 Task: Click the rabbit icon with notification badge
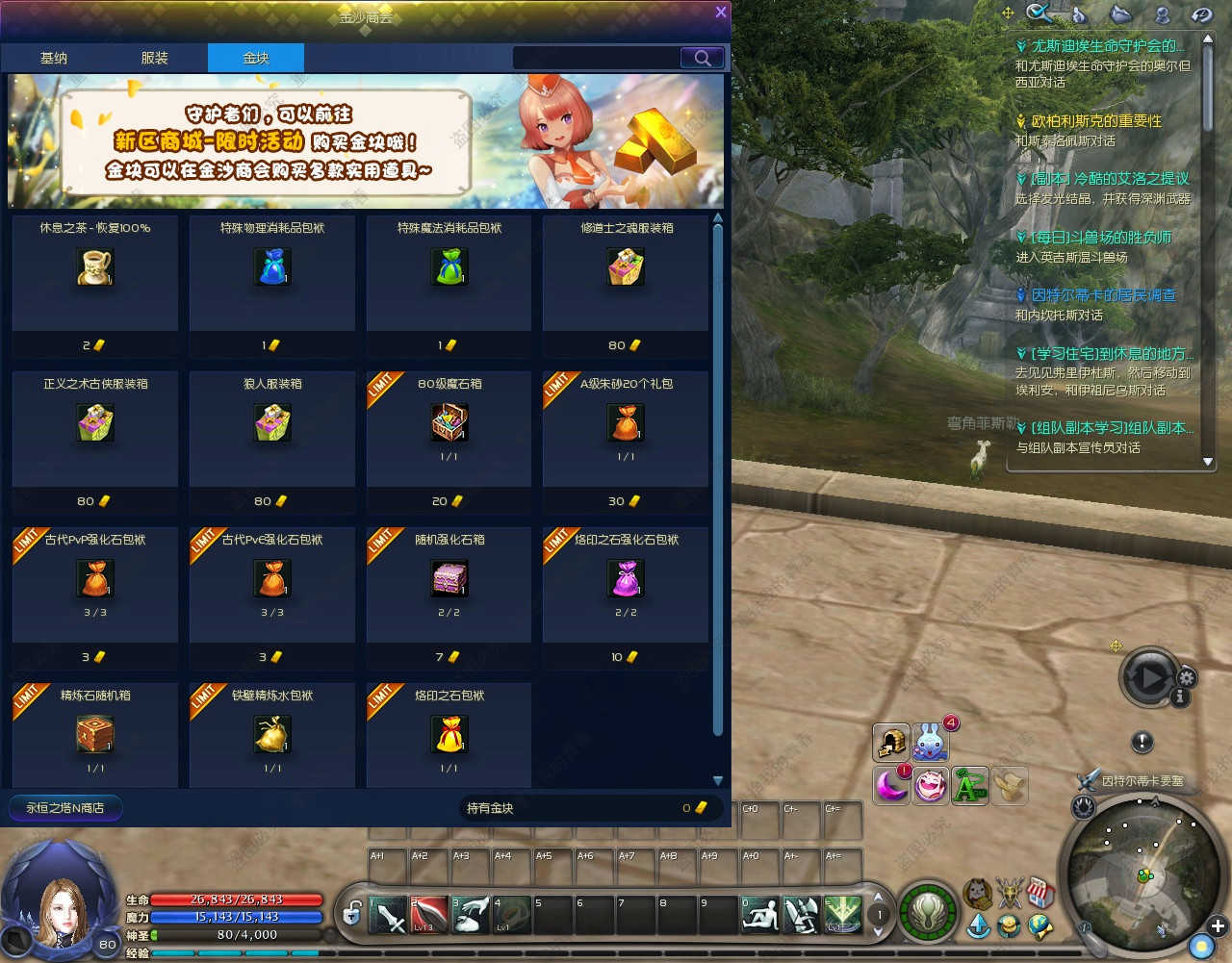[x=931, y=742]
